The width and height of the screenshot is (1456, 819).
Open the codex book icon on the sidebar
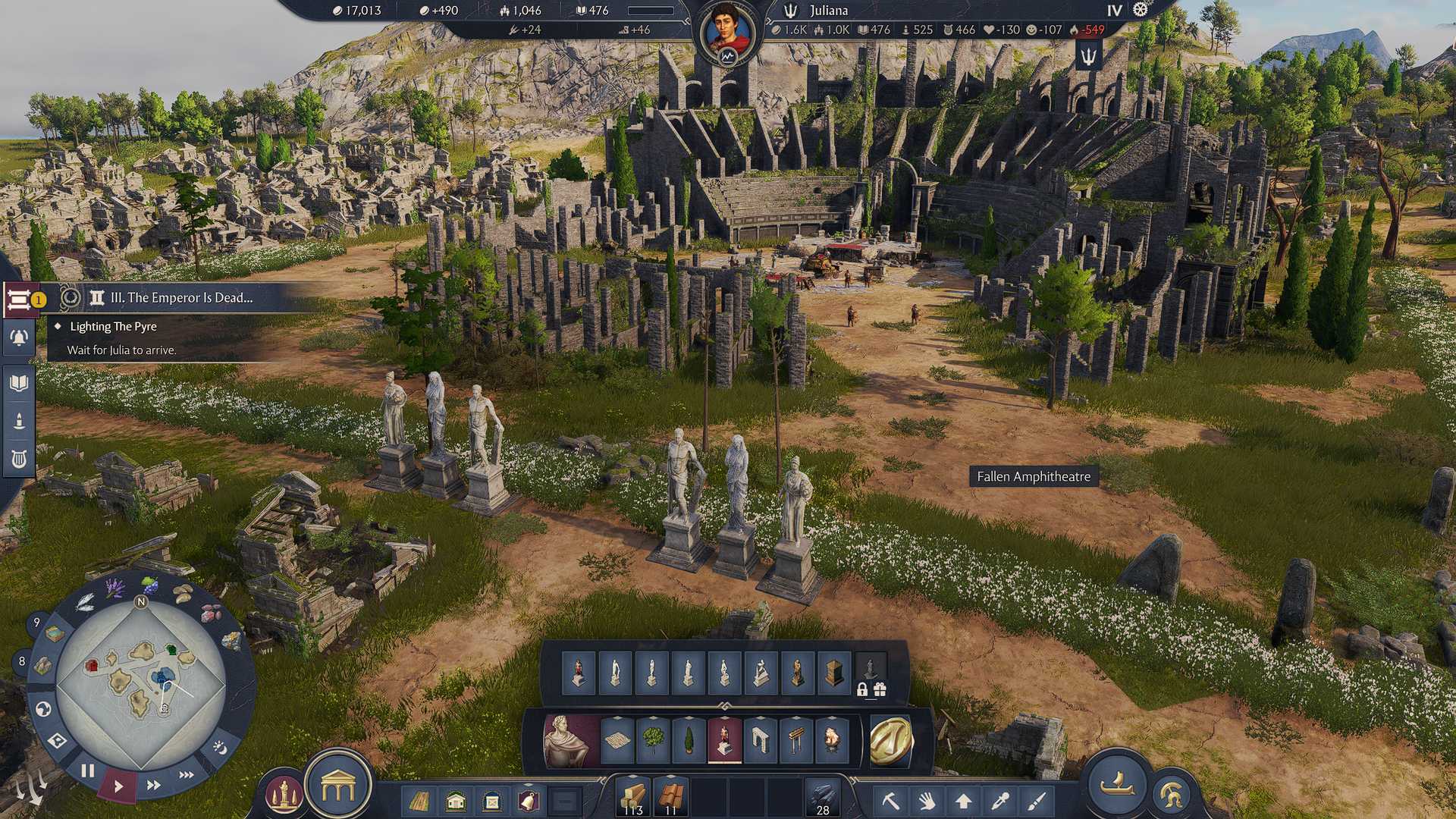pos(19,381)
